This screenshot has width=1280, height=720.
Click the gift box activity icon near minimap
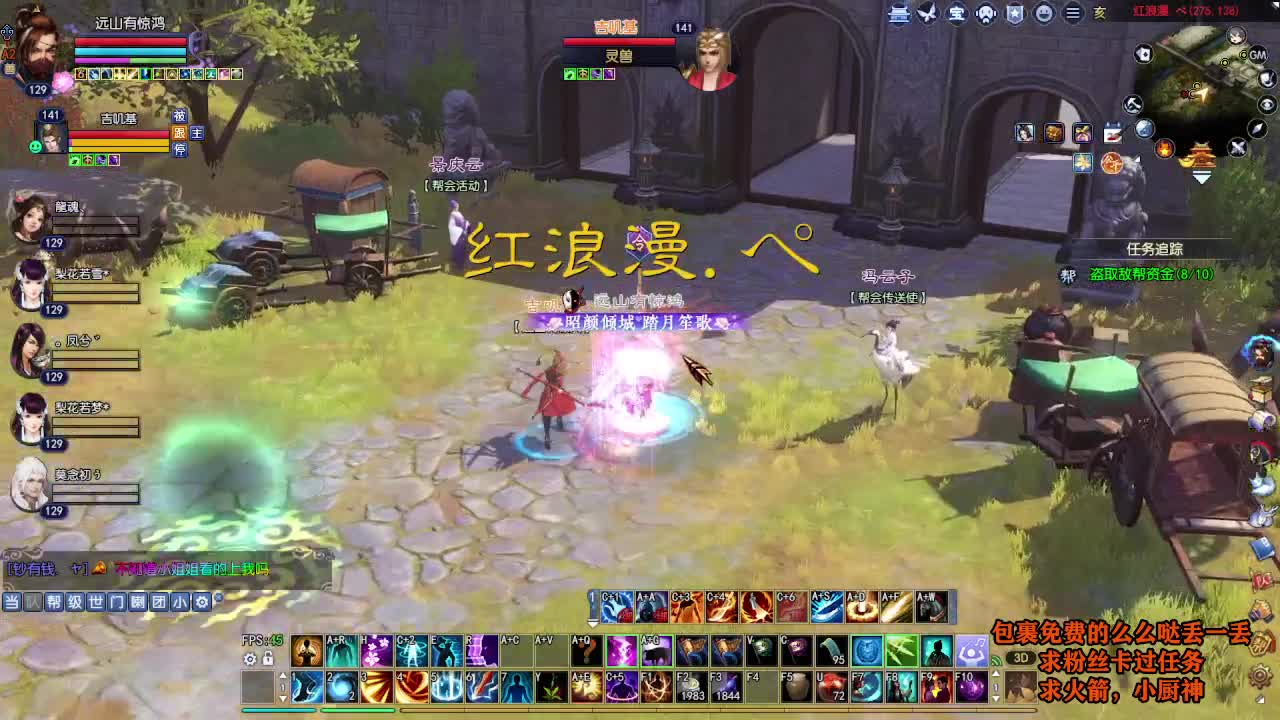[1084, 133]
